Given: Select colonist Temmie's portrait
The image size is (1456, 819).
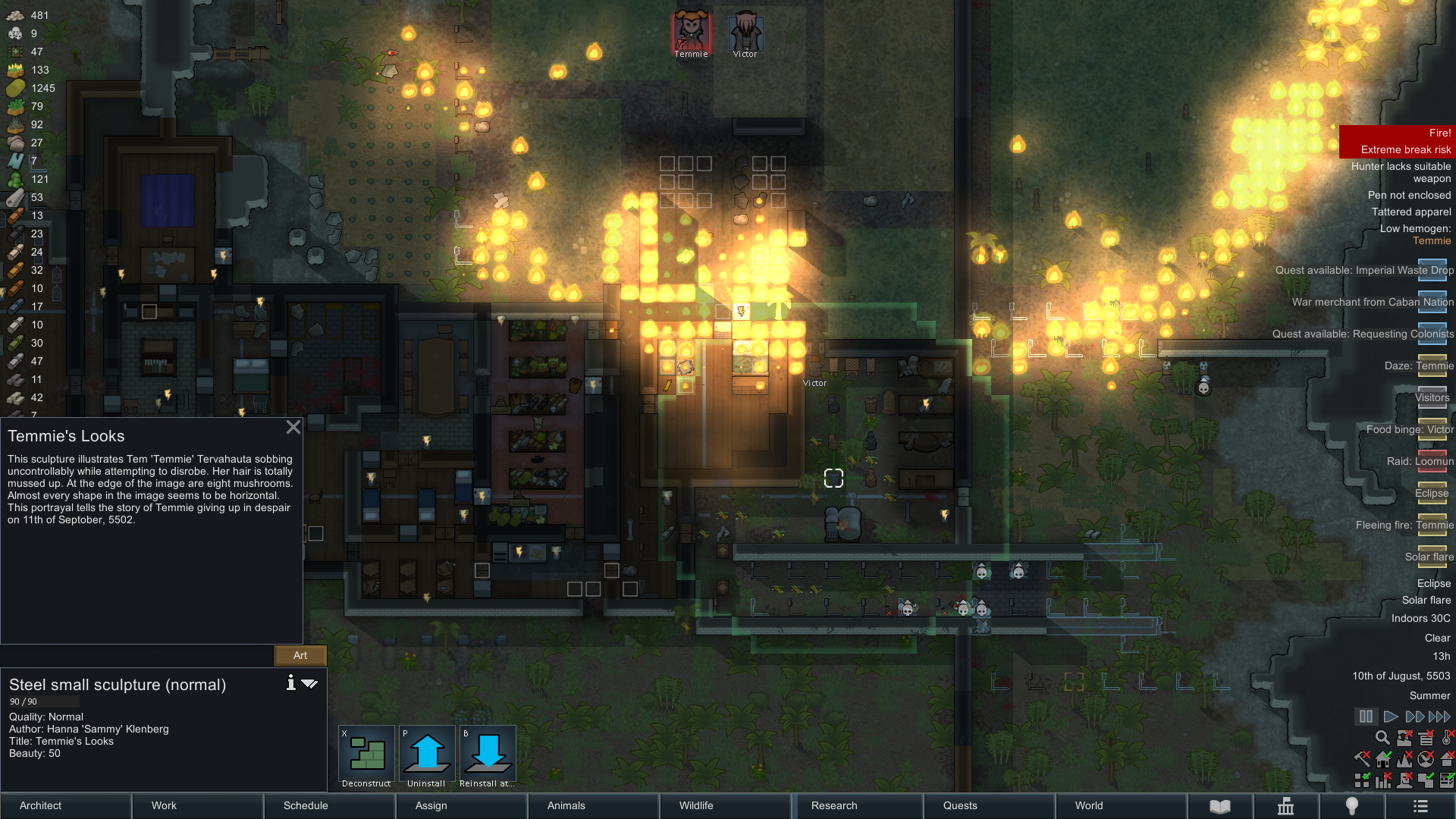Looking at the screenshot, I should (691, 32).
